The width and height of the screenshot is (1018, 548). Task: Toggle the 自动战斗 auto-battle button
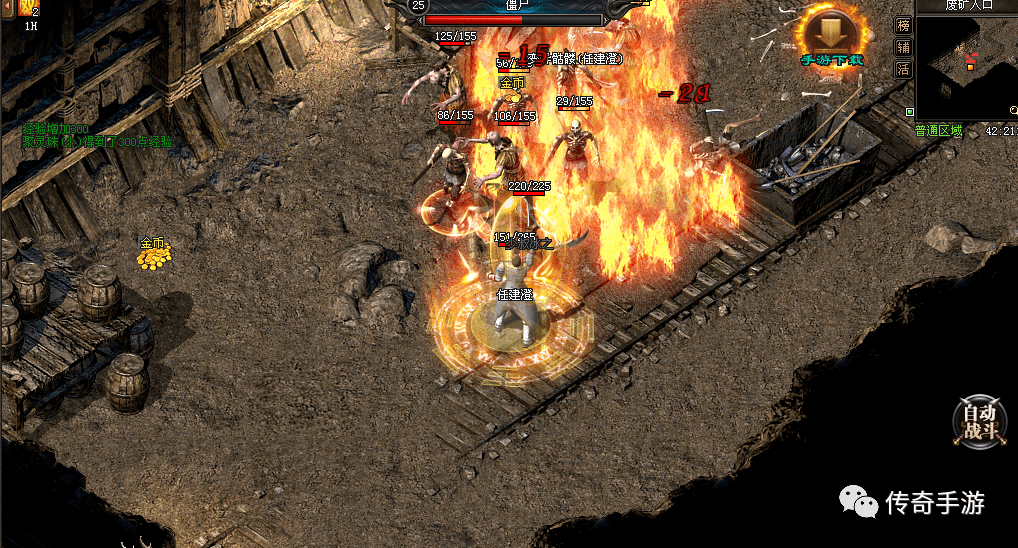[979, 420]
